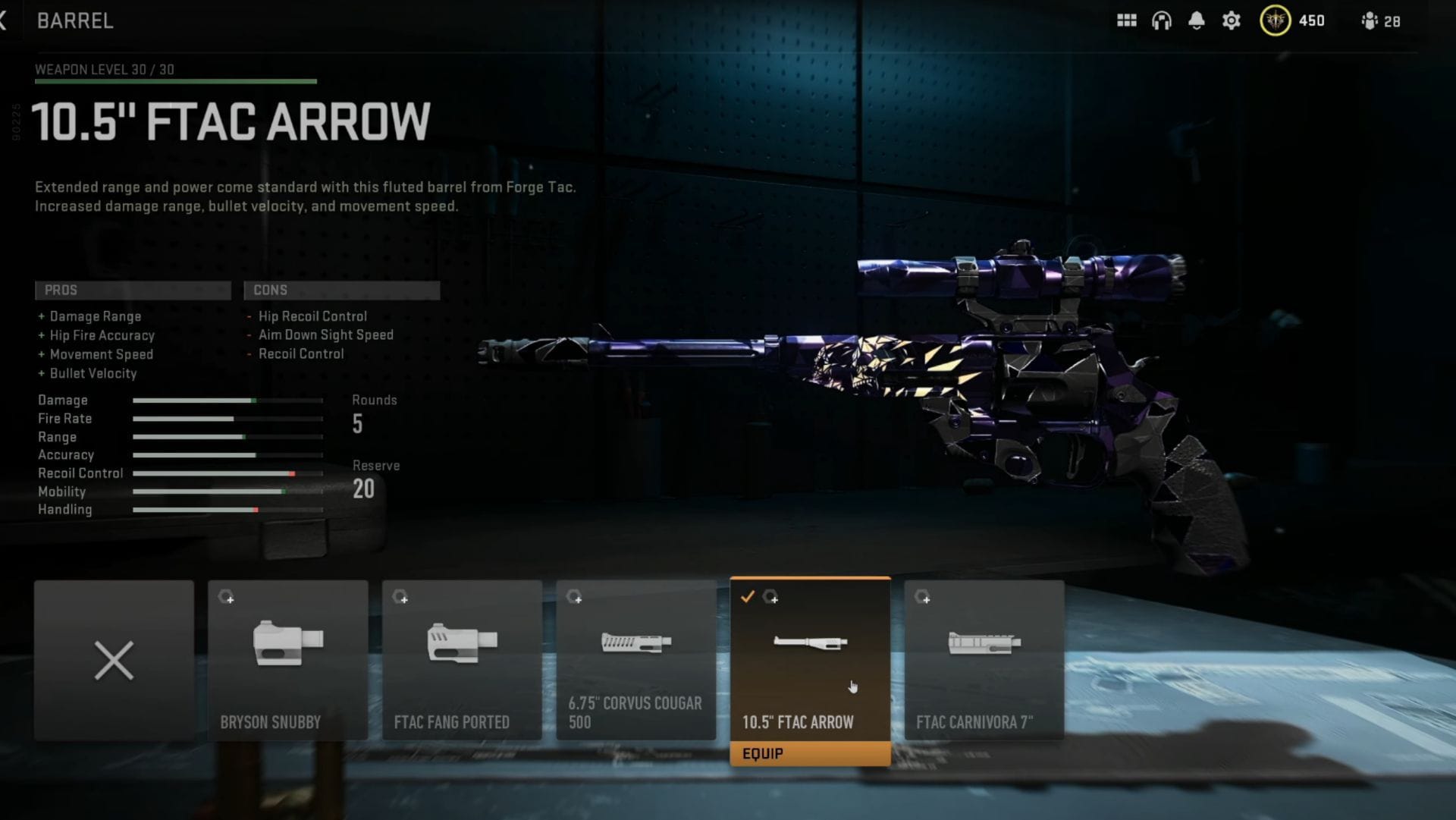Click the orange checkmark on 10.5" FTAC Arrow
This screenshot has height=820, width=1456.
(748, 598)
